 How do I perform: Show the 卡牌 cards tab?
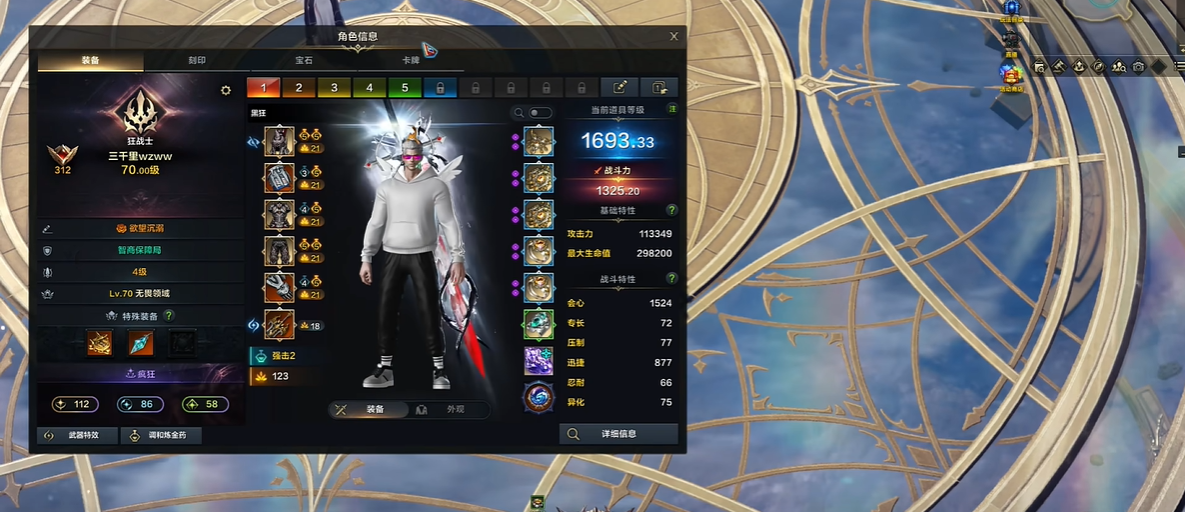click(x=410, y=61)
